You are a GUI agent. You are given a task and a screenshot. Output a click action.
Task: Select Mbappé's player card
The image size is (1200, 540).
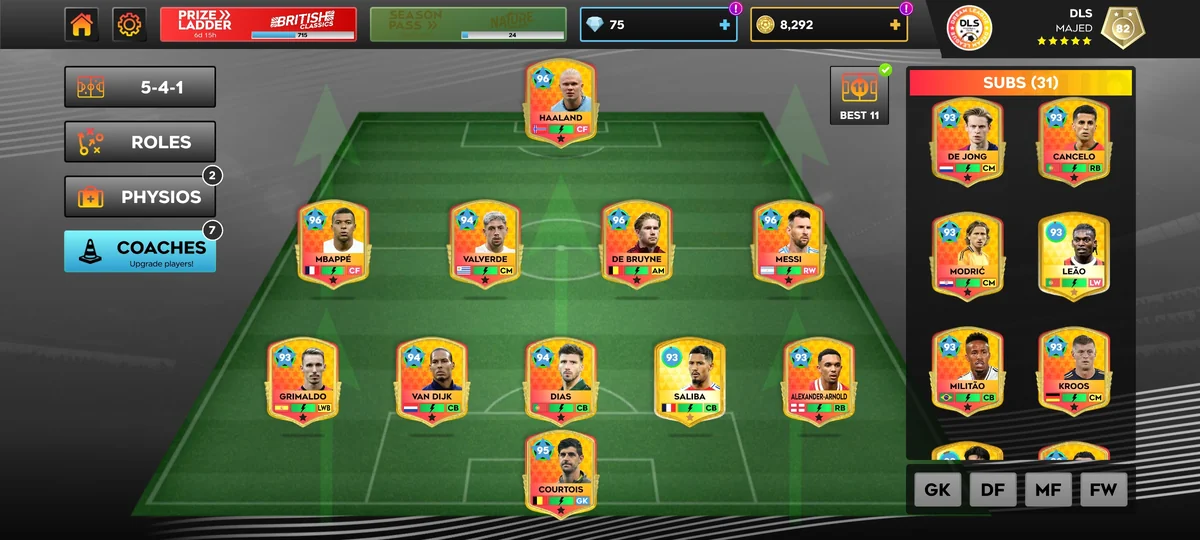tap(332, 243)
